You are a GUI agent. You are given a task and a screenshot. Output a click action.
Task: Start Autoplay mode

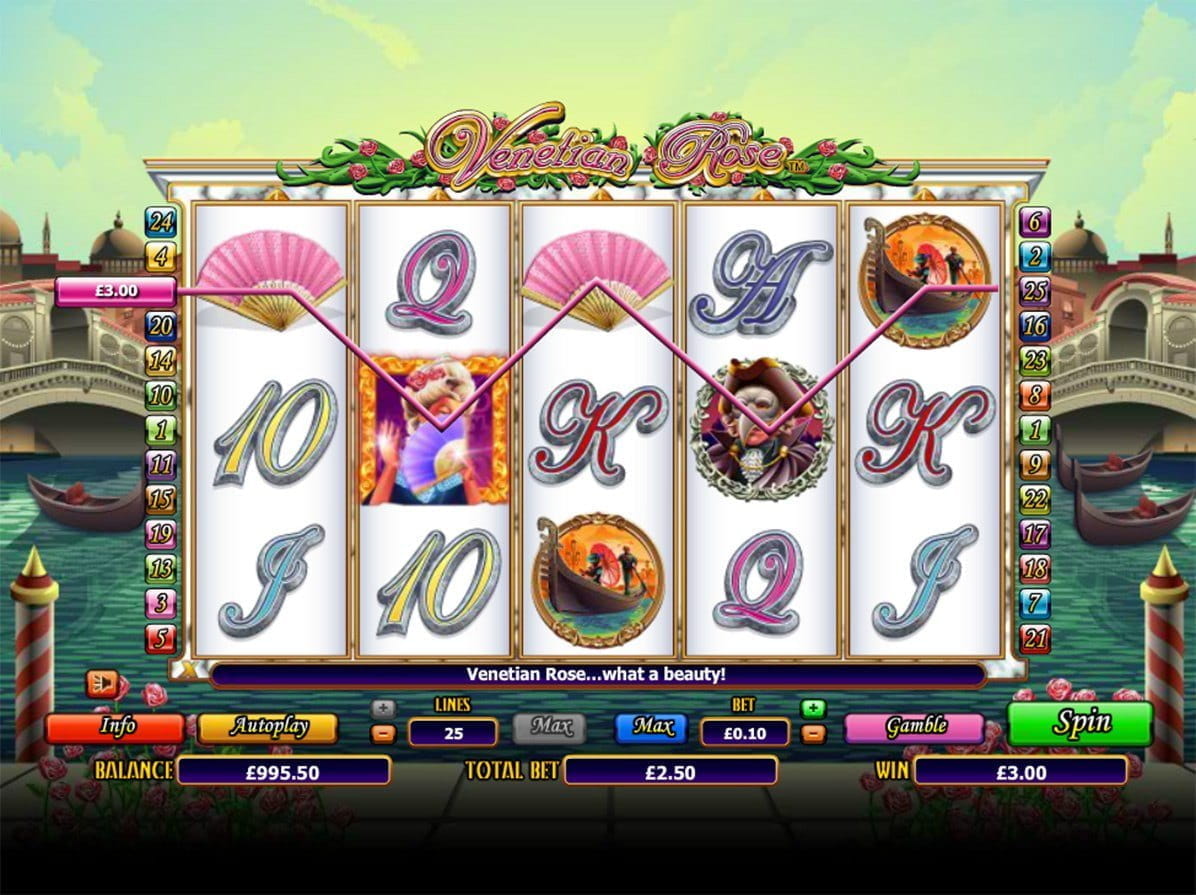(267, 727)
